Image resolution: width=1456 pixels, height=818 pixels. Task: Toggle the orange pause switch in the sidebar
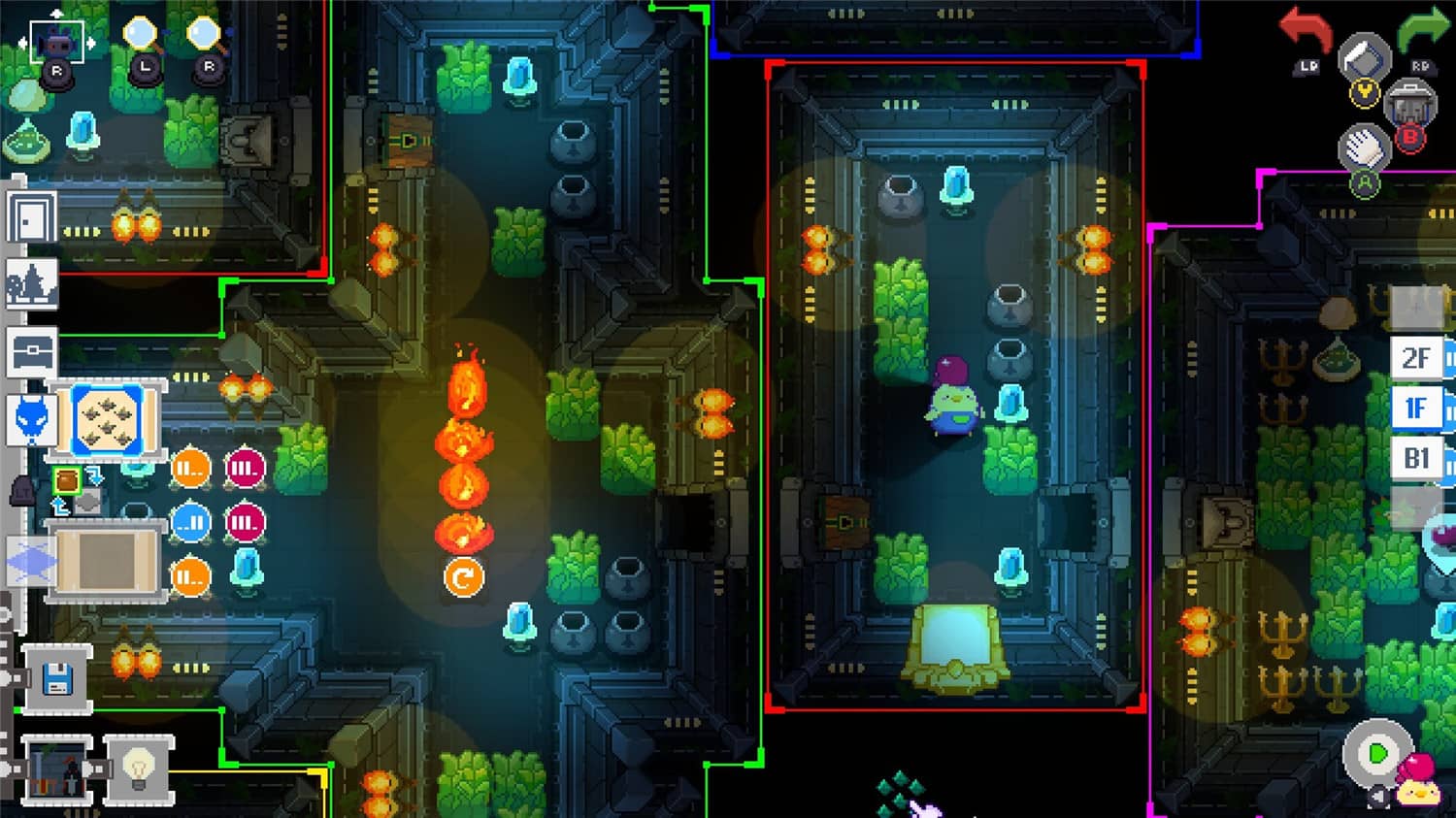[190, 470]
